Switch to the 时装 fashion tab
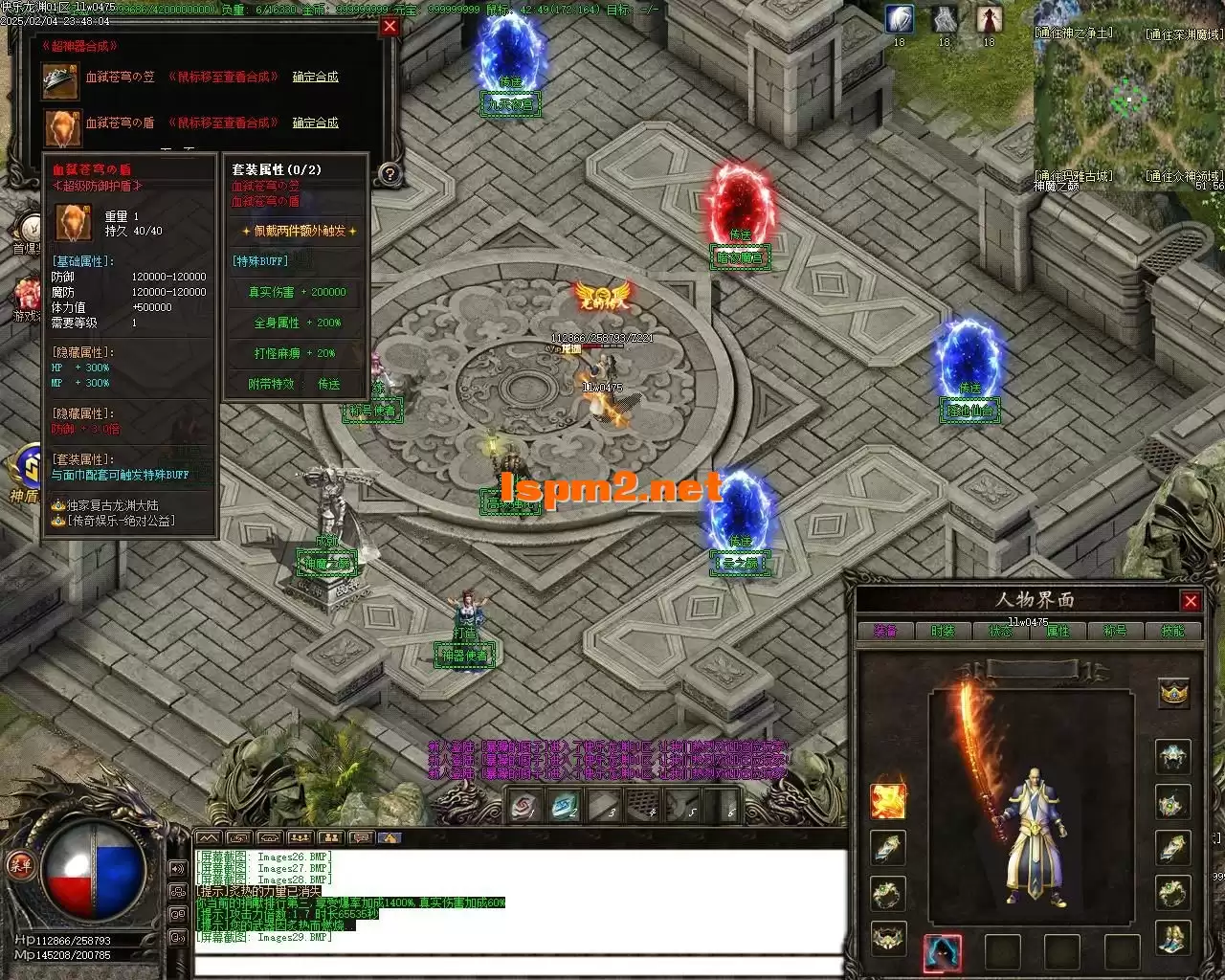The height and width of the screenshot is (980, 1225). pyautogui.click(x=943, y=632)
